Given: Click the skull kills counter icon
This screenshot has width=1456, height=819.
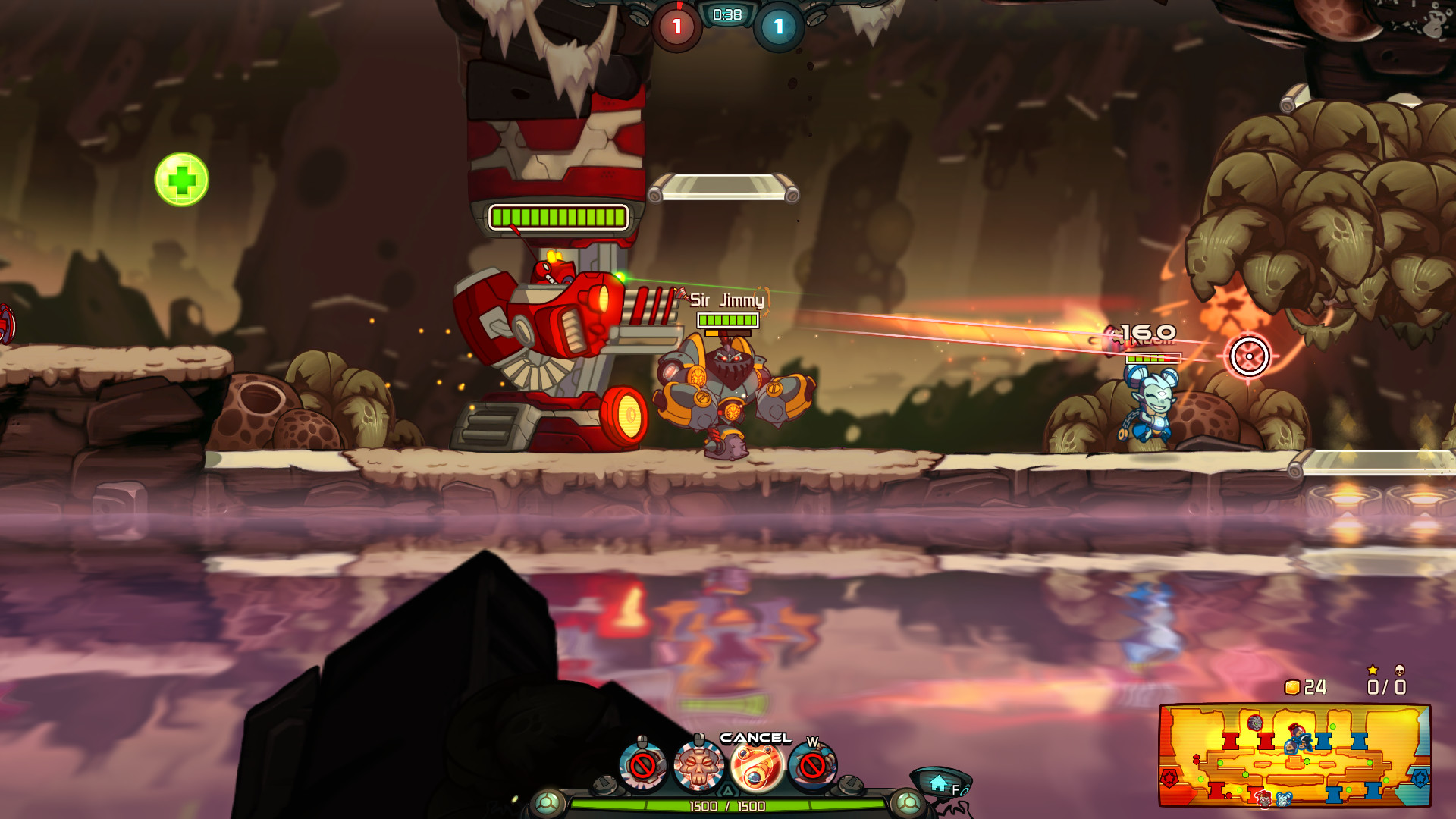Looking at the screenshot, I should coord(1399,669).
